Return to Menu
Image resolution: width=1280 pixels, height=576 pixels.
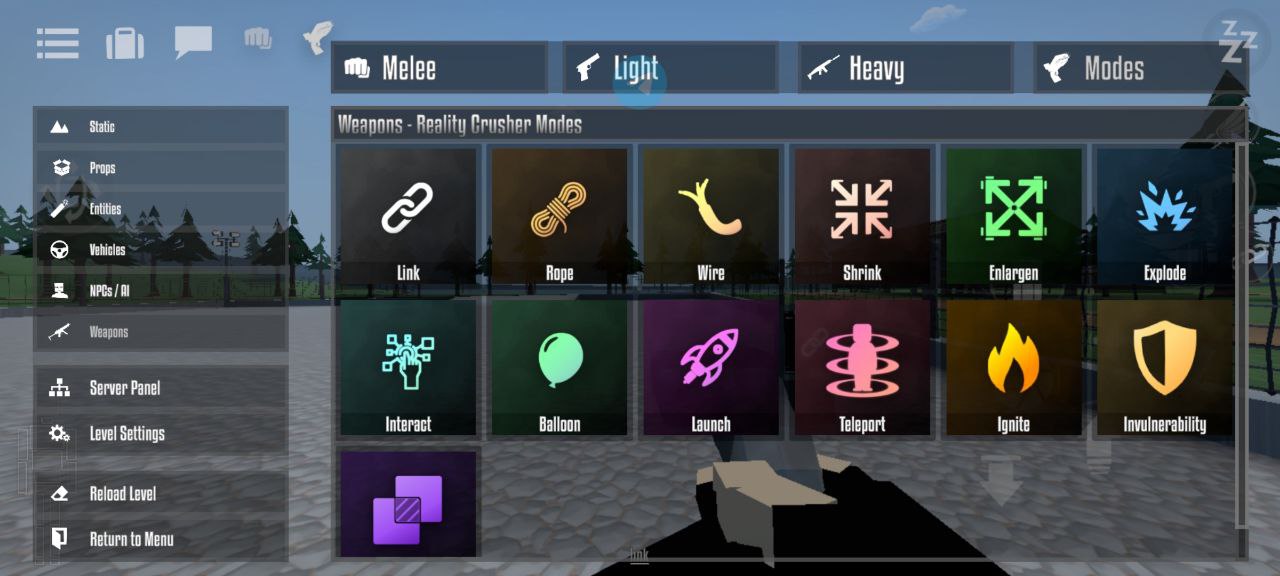click(161, 539)
